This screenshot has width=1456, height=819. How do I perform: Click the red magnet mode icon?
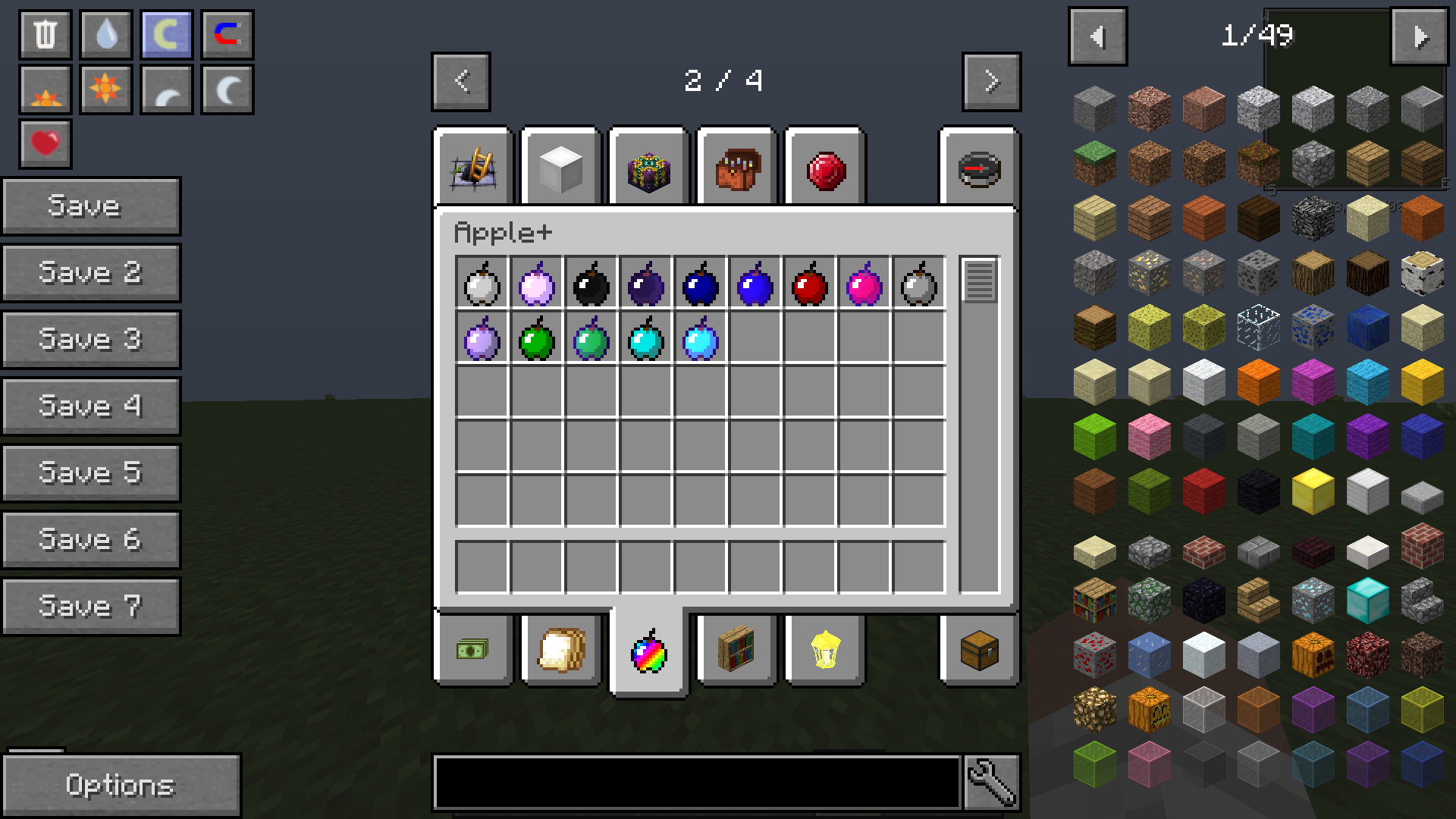[226, 33]
